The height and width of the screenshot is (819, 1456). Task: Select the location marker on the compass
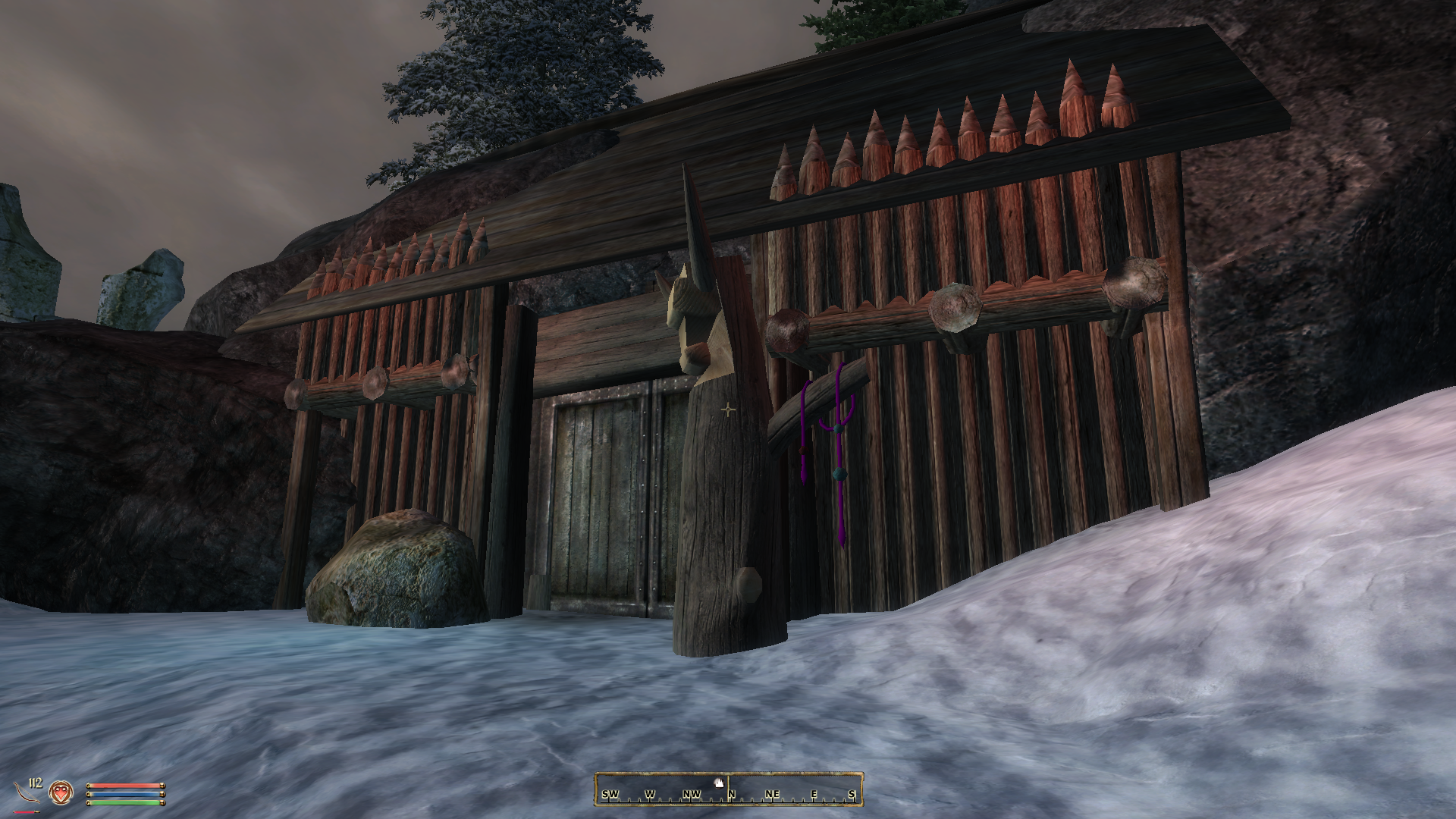(x=717, y=782)
